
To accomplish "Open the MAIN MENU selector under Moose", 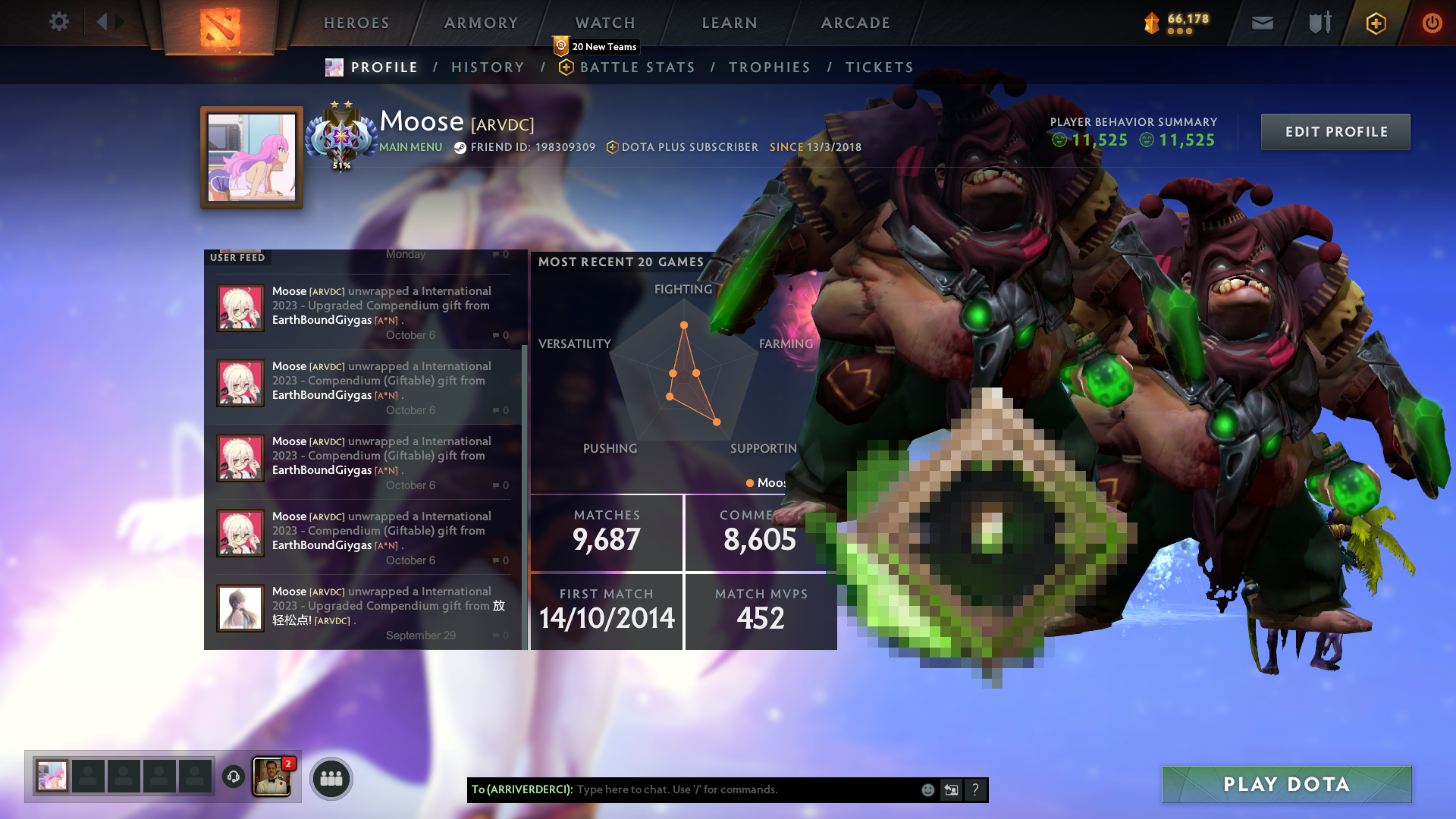I will [x=409, y=147].
